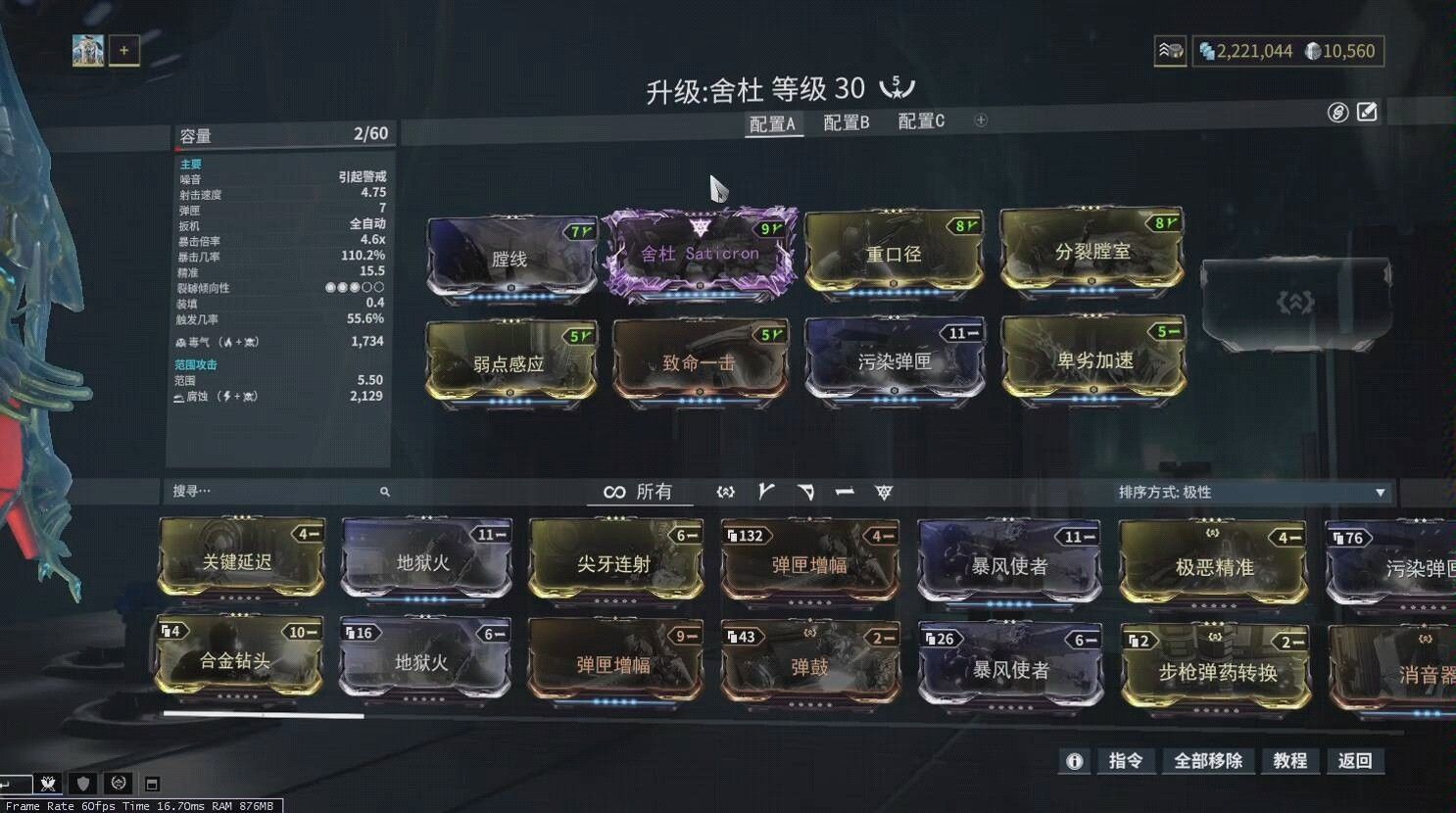1456x813 pixels.
Task: Toggle the butterfly icon in bottom taskbar
Action: coord(47,784)
